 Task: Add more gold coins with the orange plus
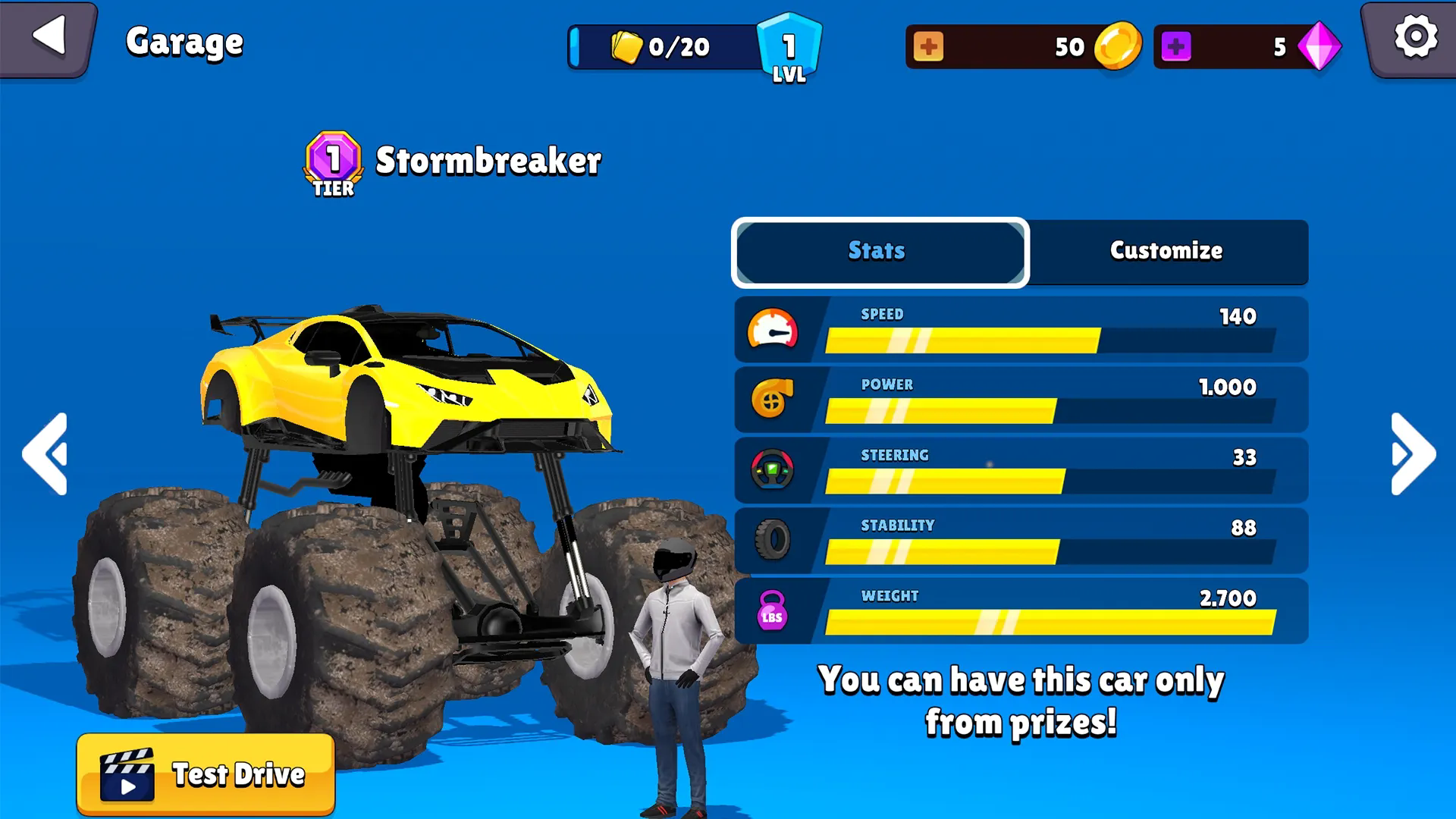click(928, 47)
